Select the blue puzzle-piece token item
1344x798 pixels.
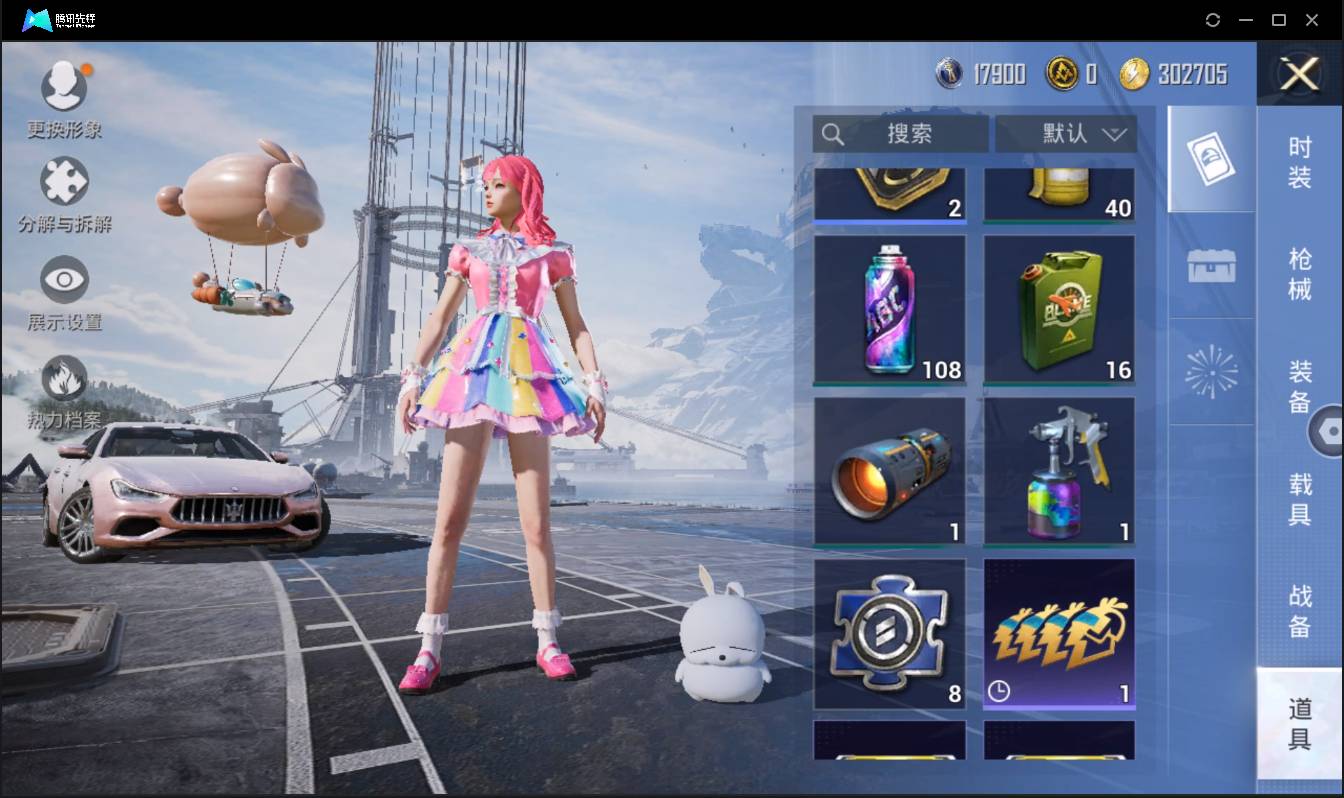tap(889, 634)
